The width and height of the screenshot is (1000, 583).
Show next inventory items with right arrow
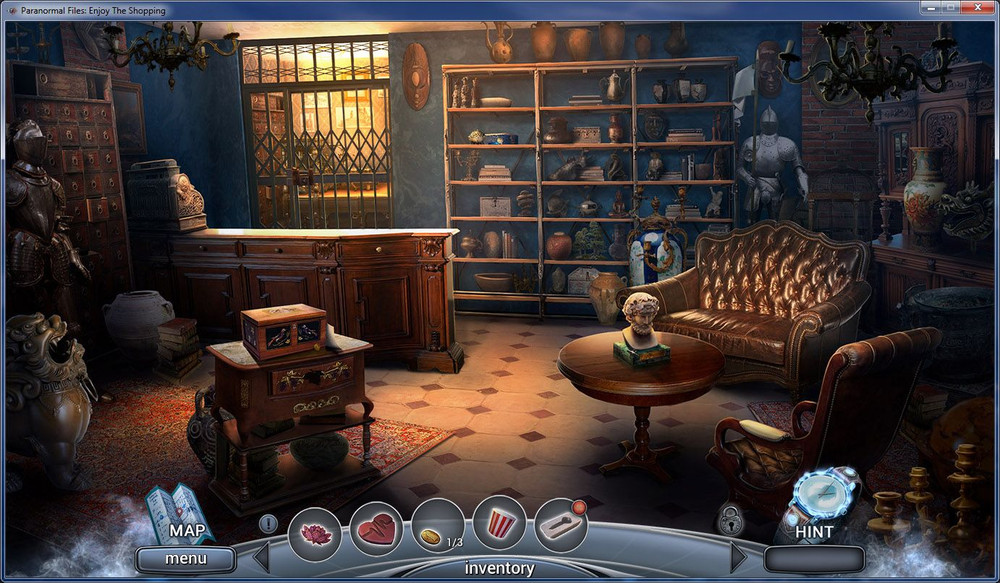[739, 556]
